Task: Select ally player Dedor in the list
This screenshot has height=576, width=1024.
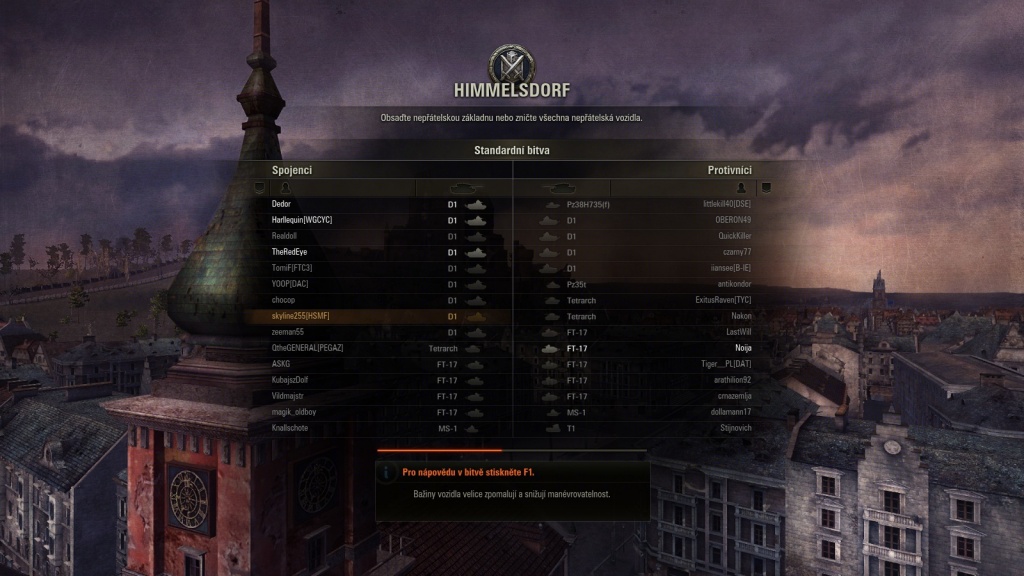Action: [x=281, y=204]
